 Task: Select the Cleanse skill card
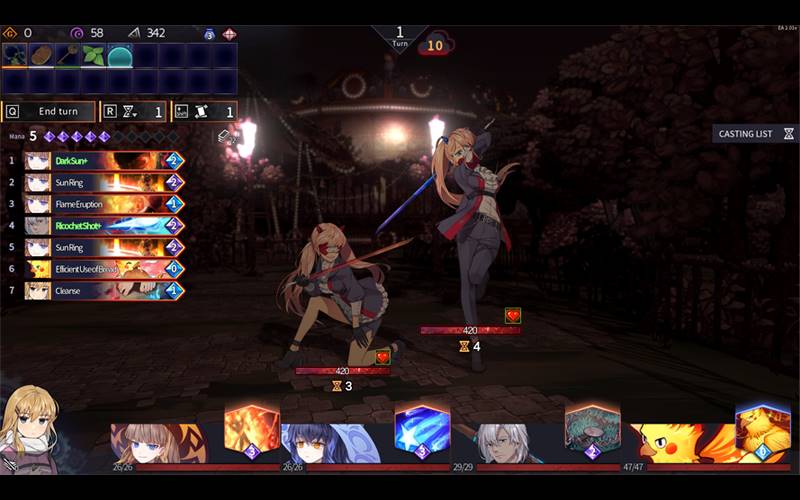click(104, 291)
